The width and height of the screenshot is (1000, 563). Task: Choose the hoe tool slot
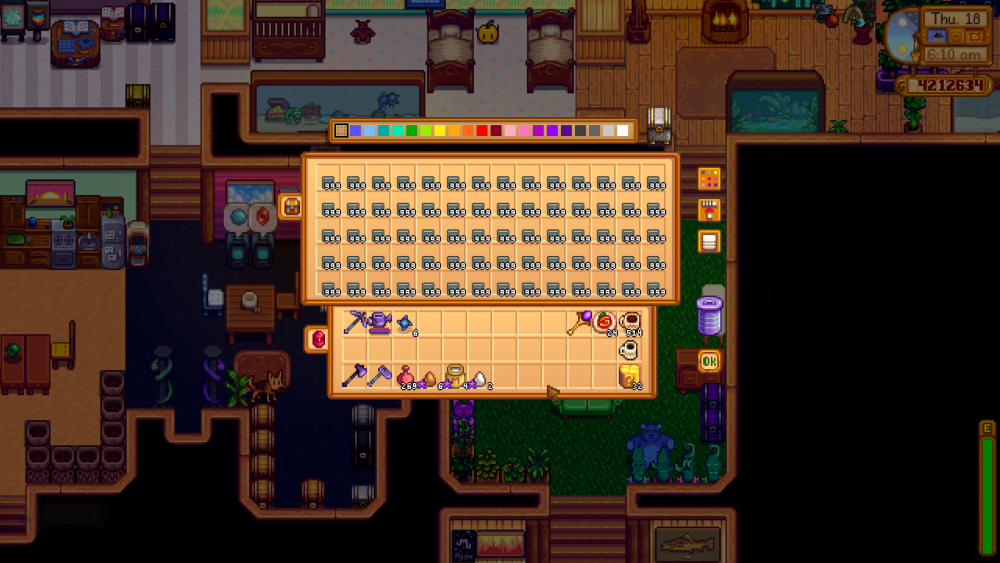coord(380,376)
